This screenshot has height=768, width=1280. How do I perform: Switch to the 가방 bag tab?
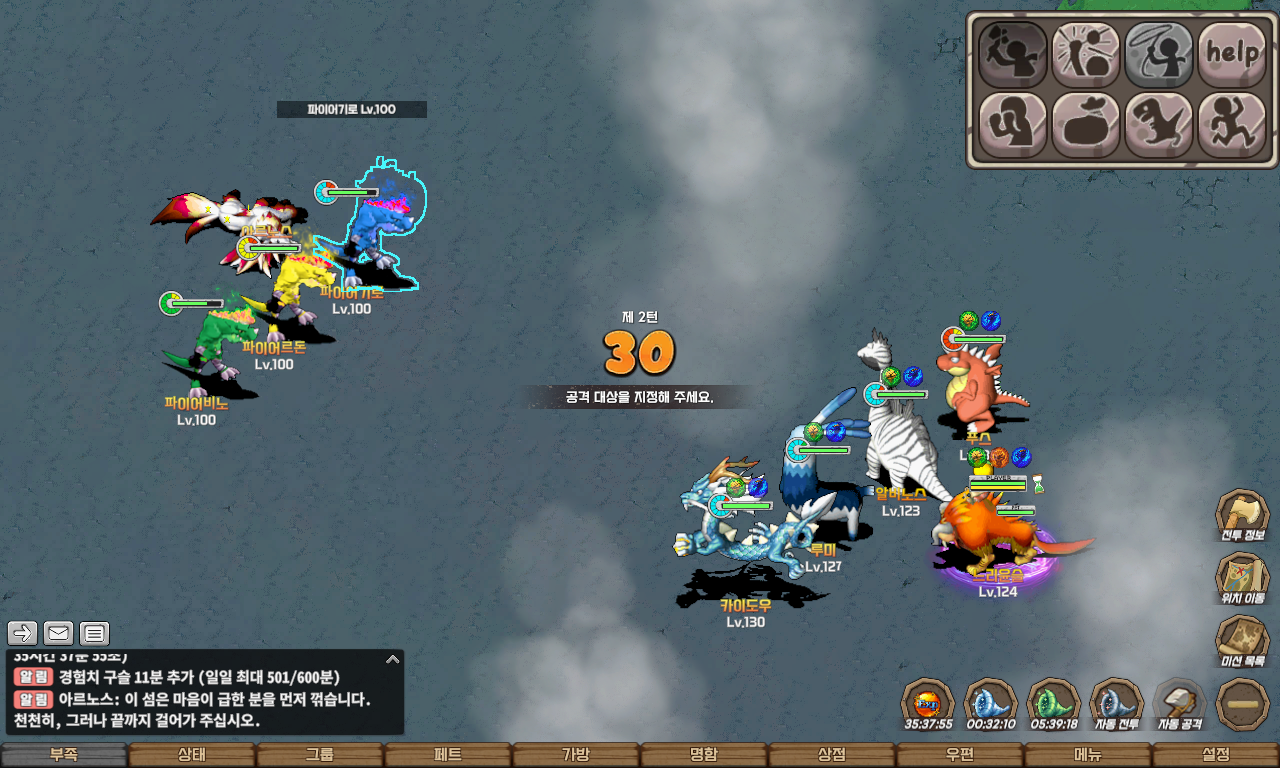tap(576, 755)
